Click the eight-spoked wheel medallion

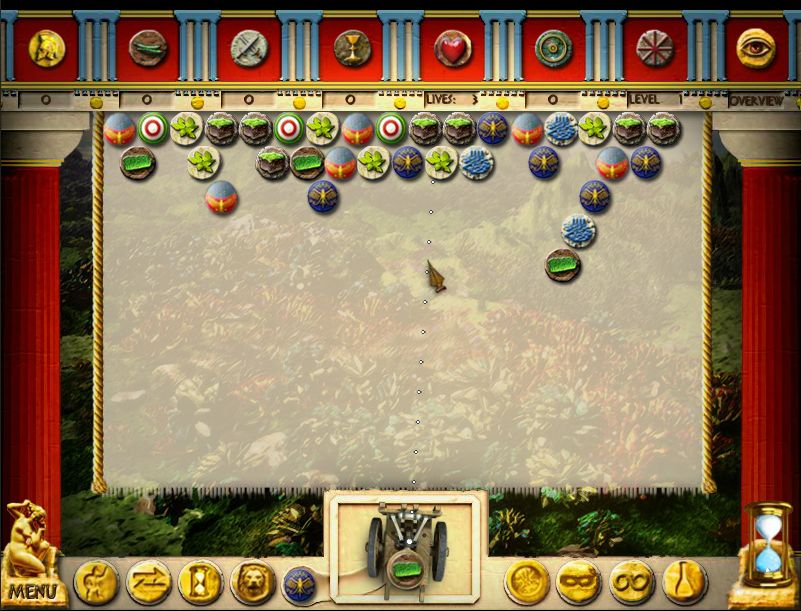click(655, 46)
